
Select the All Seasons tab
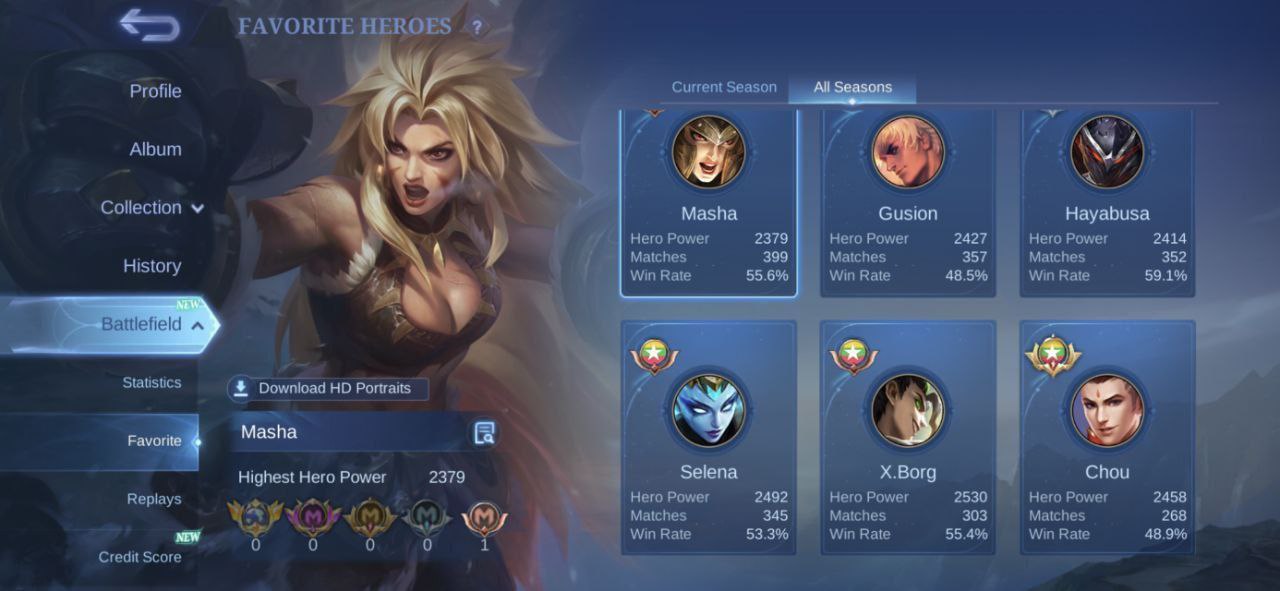(x=852, y=87)
